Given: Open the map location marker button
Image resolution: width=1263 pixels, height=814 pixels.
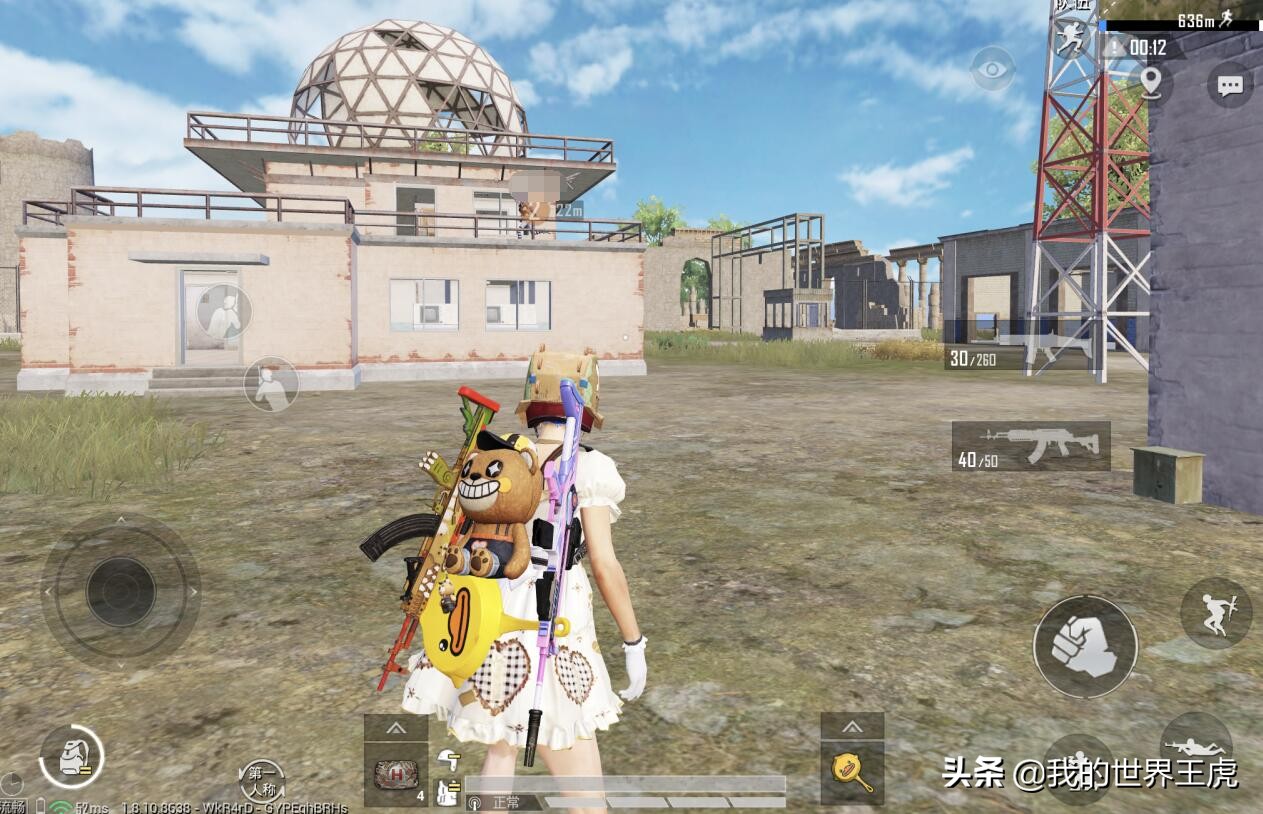Looking at the screenshot, I should click(1152, 80).
